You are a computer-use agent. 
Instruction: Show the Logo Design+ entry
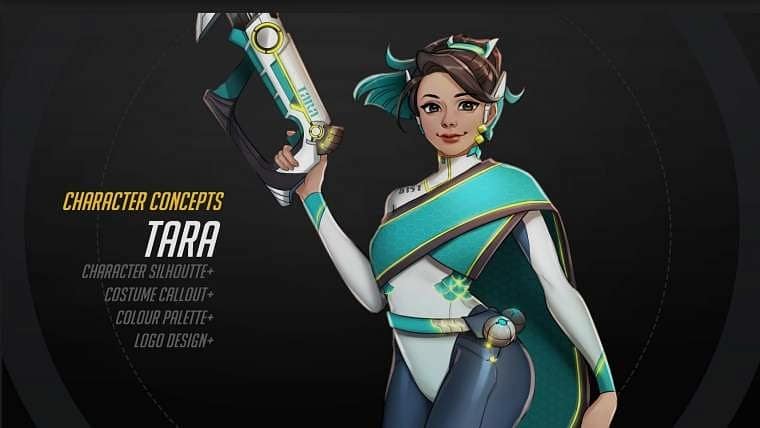(173, 340)
